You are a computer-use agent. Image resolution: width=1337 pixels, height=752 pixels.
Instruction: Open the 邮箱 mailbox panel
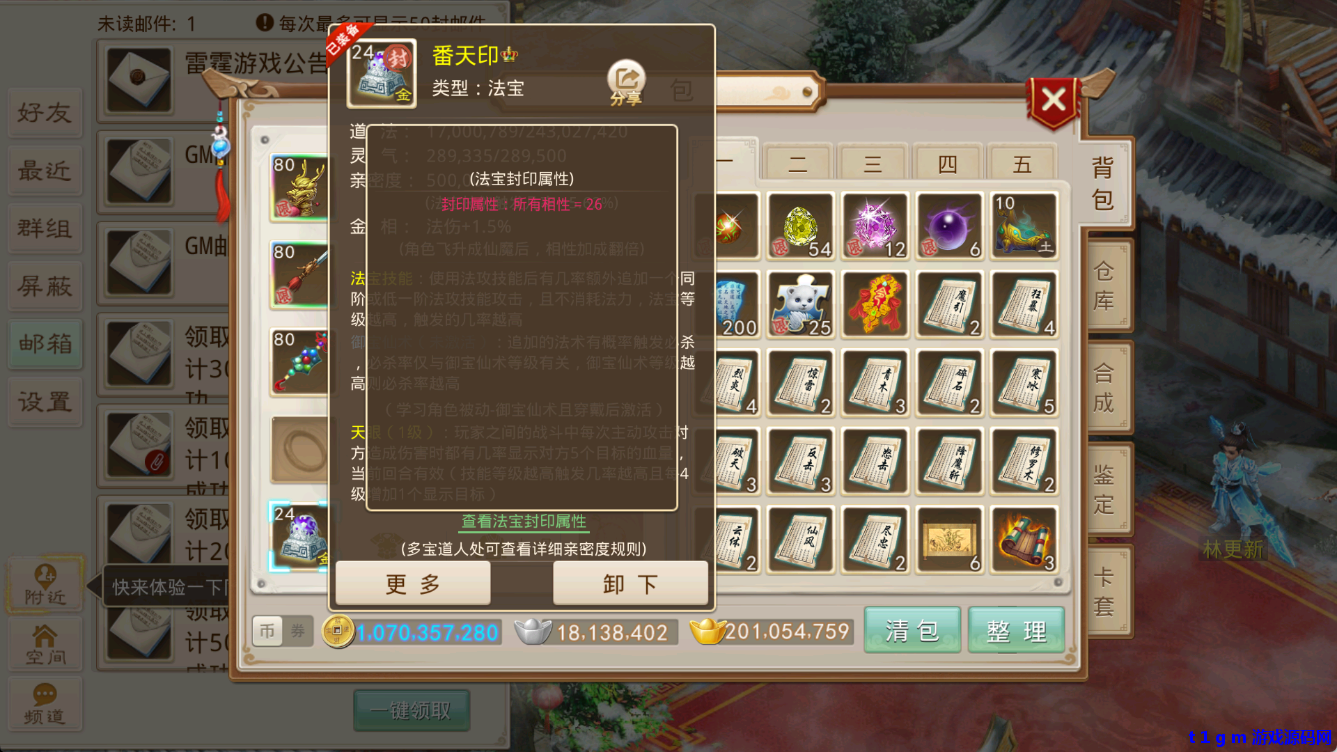(44, 344)
